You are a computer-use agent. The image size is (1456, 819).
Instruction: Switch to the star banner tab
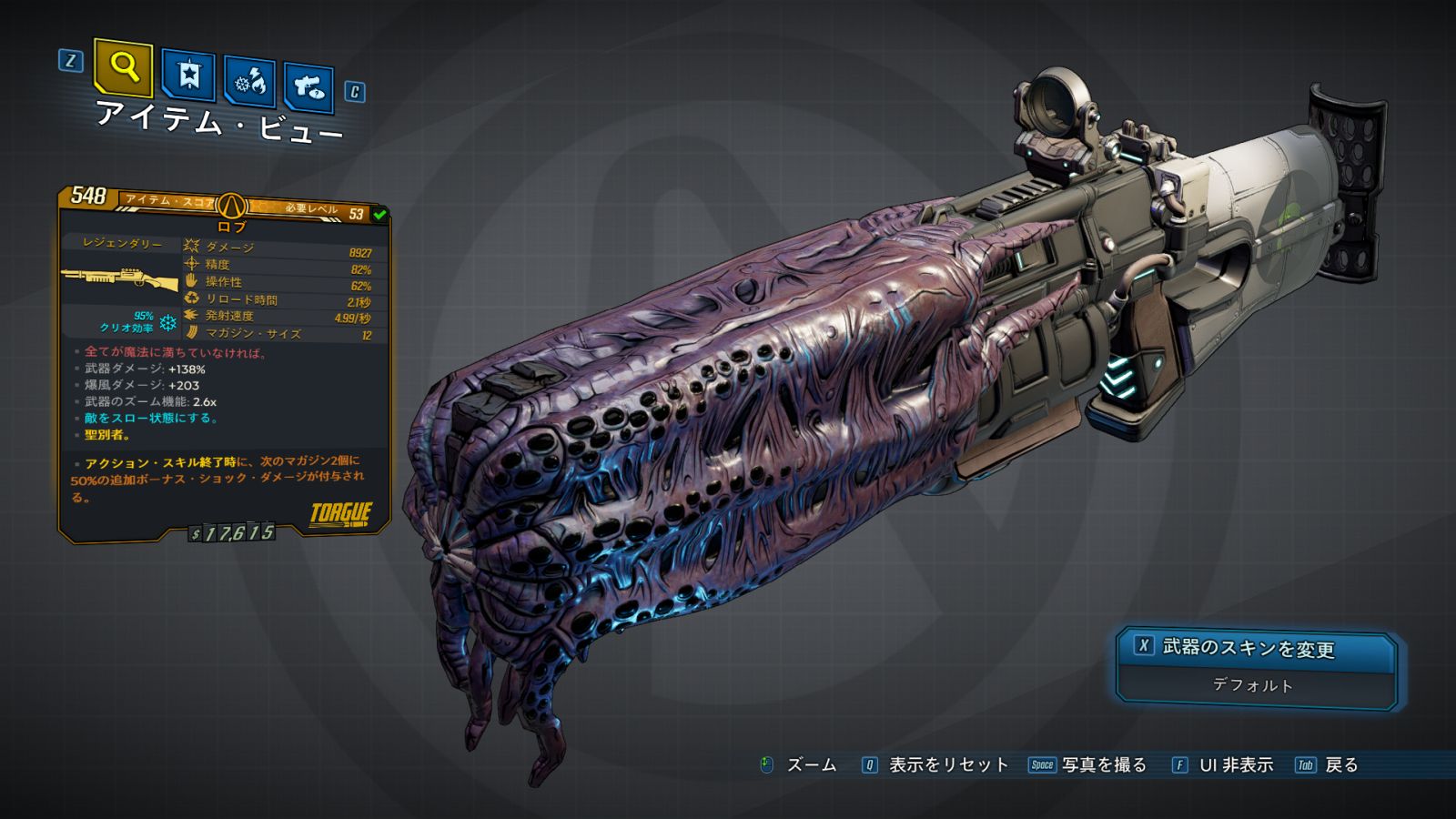coord(188,75)
